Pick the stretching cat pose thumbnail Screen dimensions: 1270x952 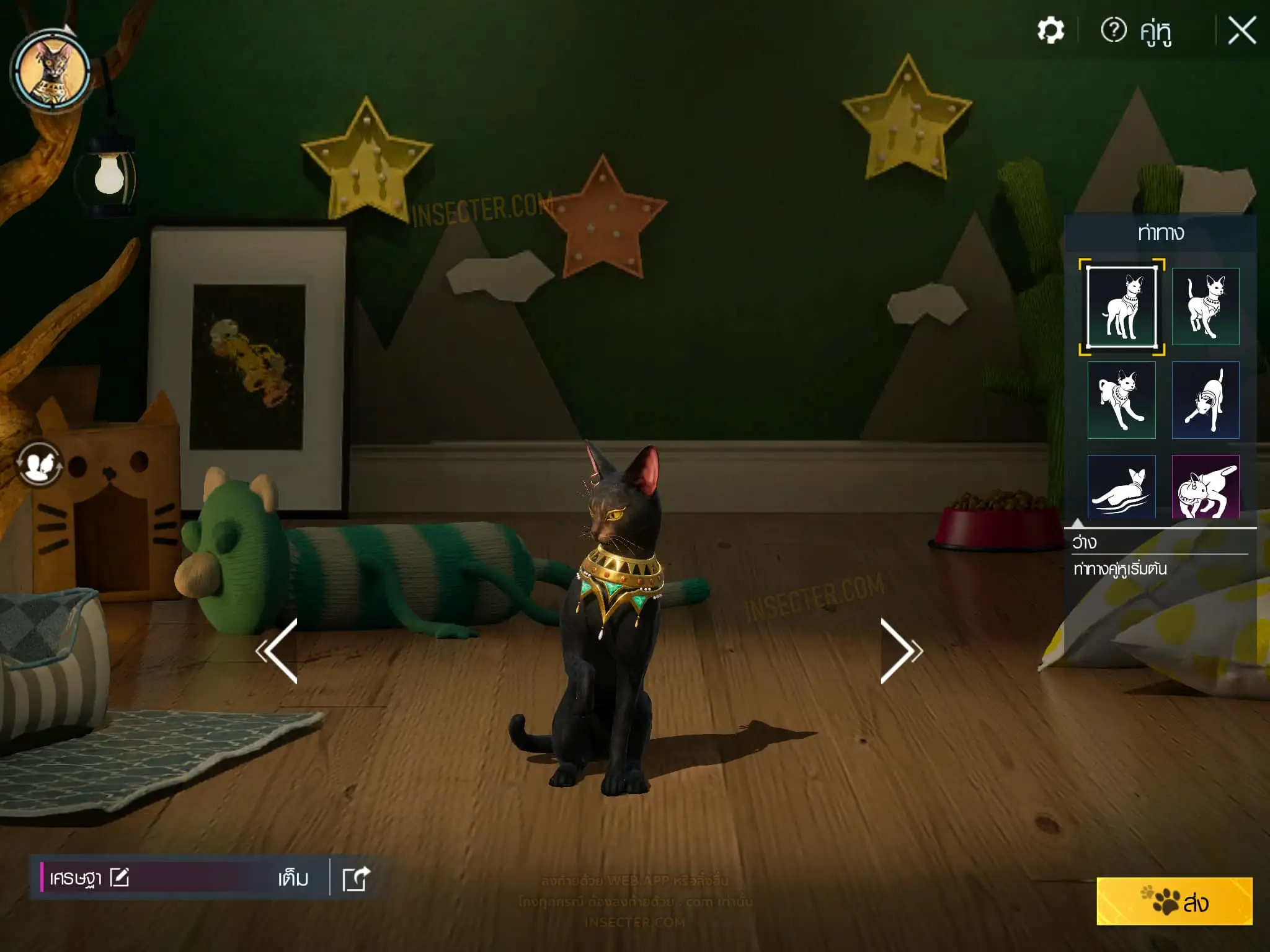[1206, 400]
